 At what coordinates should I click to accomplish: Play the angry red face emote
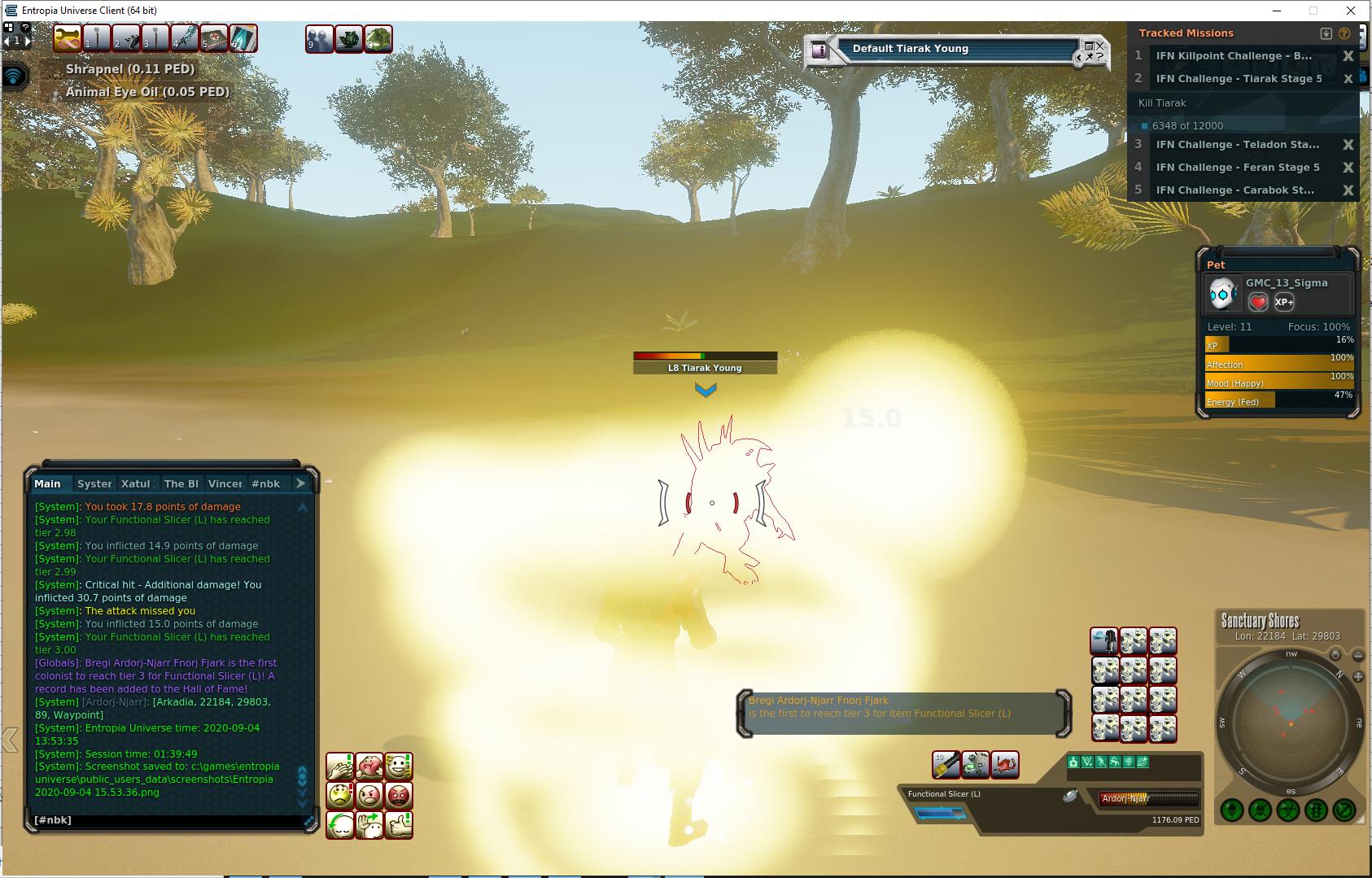[399, 795]
